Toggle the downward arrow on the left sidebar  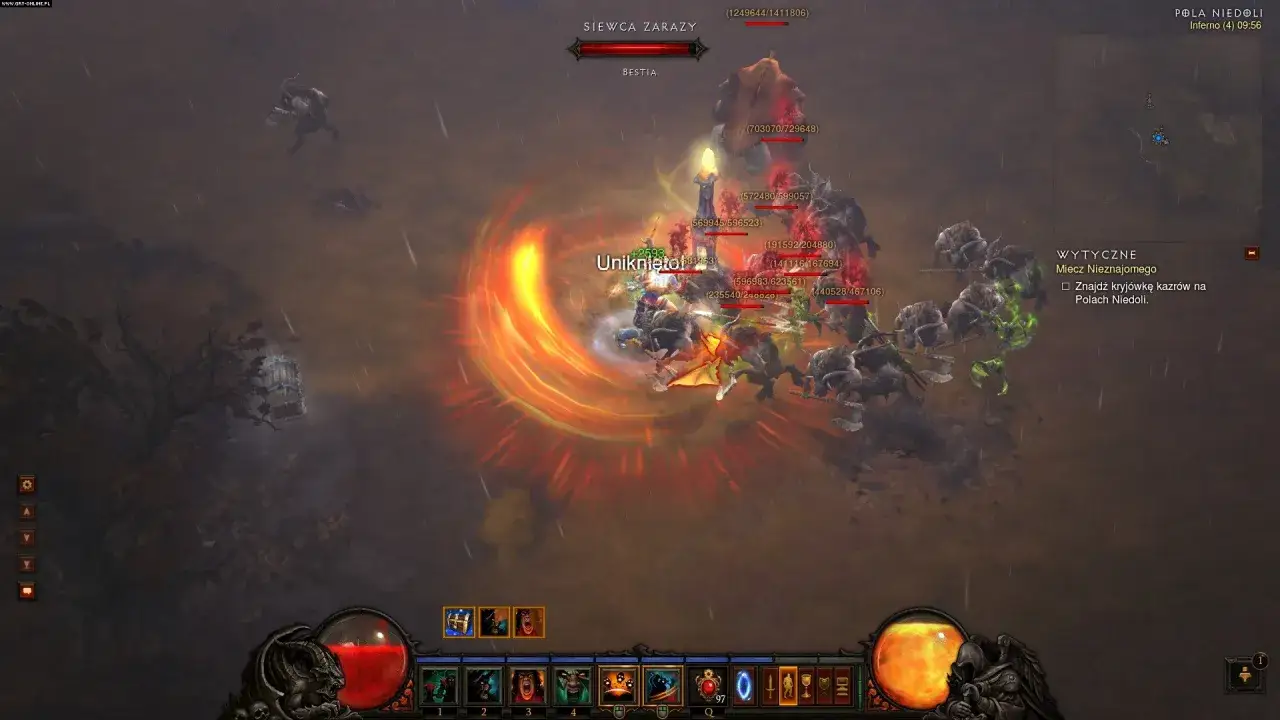(27, 537)
